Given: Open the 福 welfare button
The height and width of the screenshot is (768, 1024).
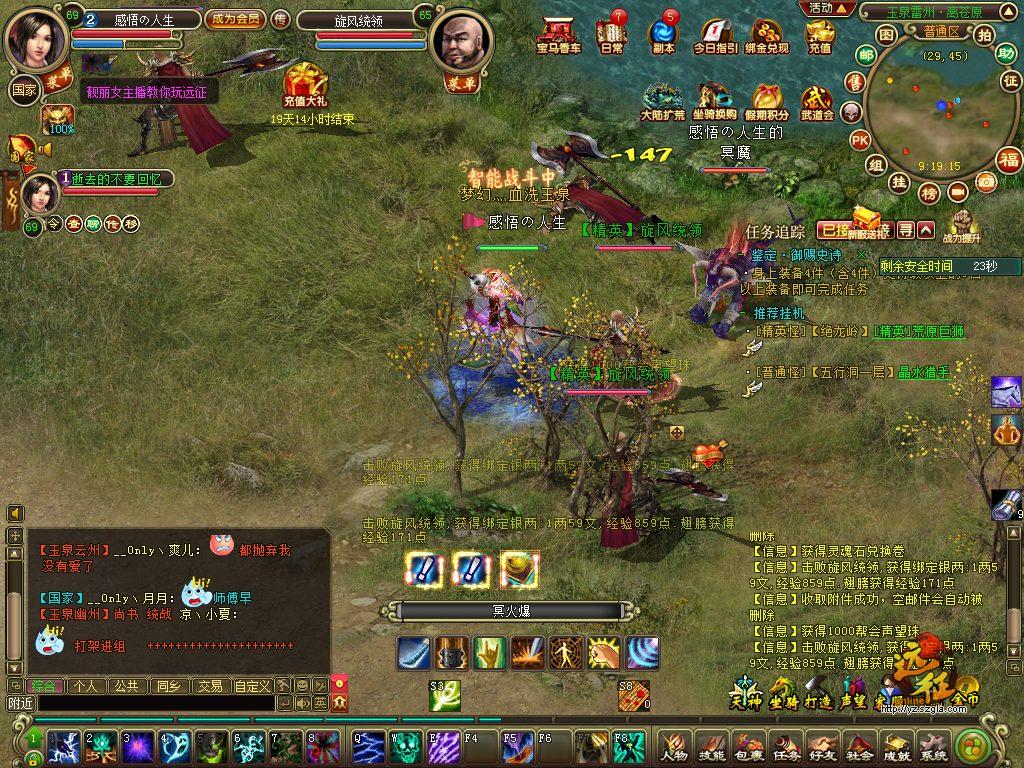Looking at the screenshot, I should coord(1009,159).
